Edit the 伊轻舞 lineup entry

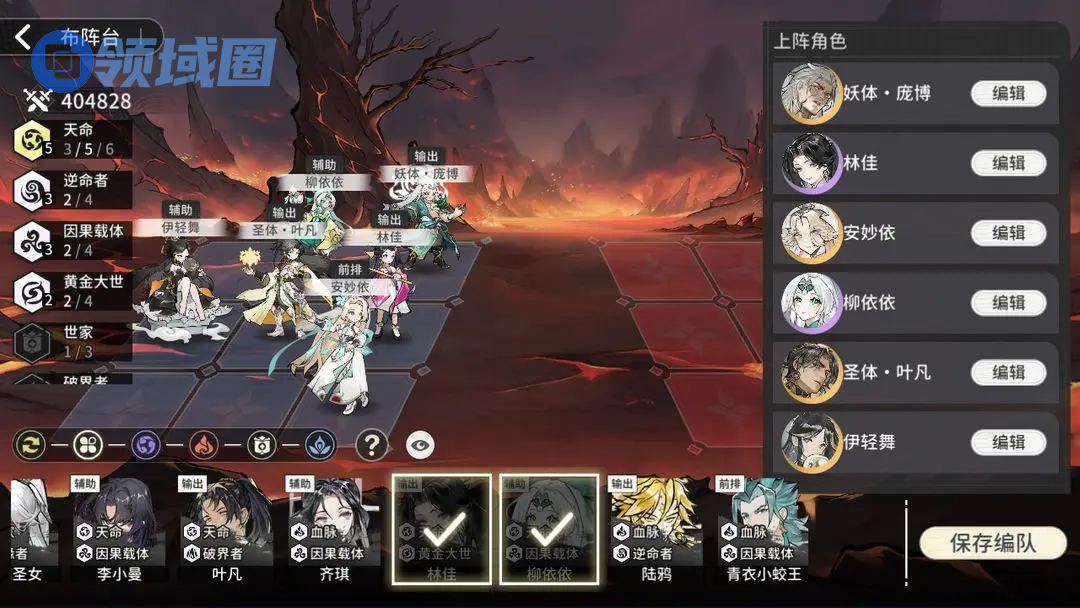[x=1008, y=442]
